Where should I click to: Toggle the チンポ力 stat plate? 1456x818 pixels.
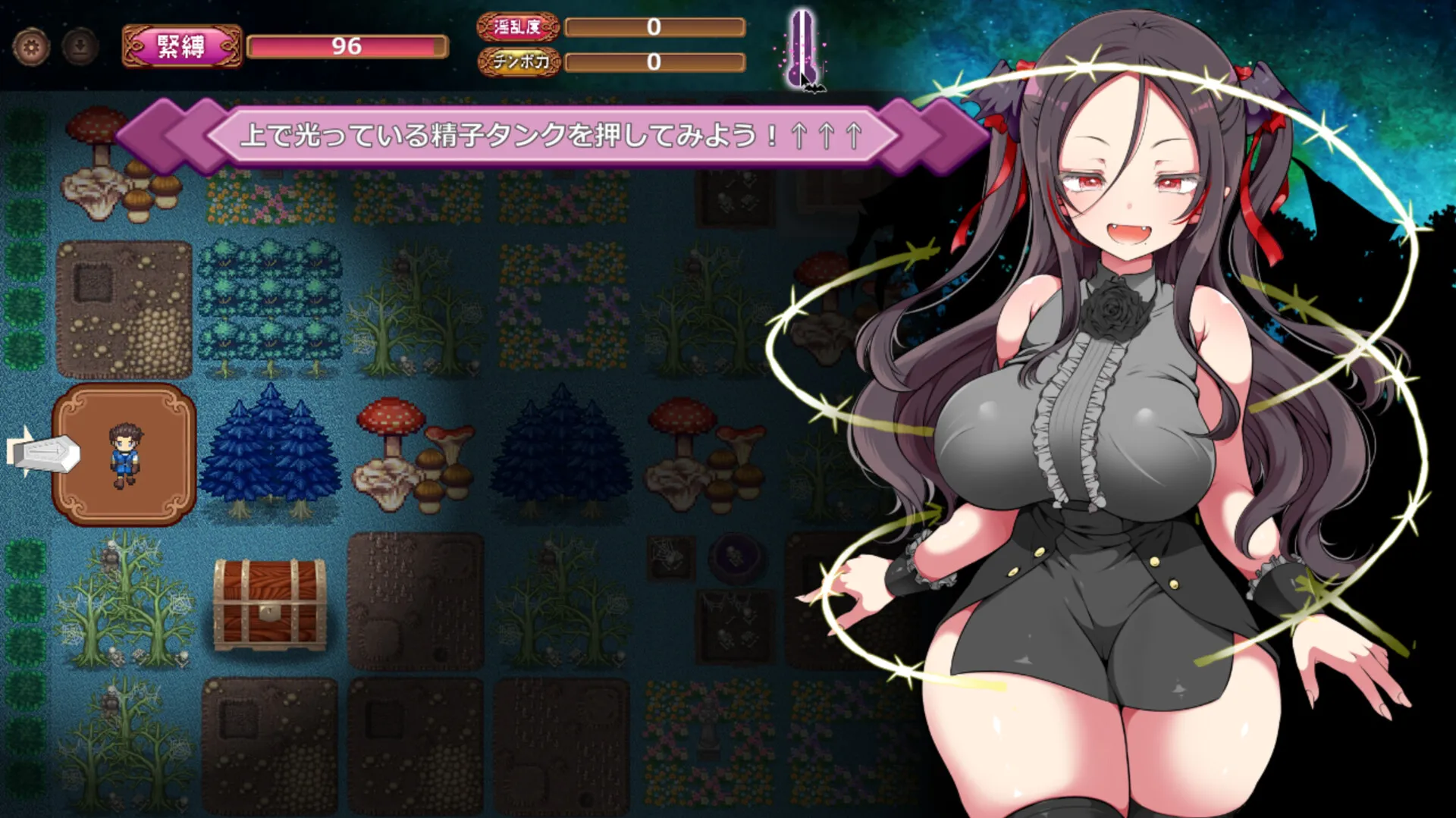click(x=520, y=64)
